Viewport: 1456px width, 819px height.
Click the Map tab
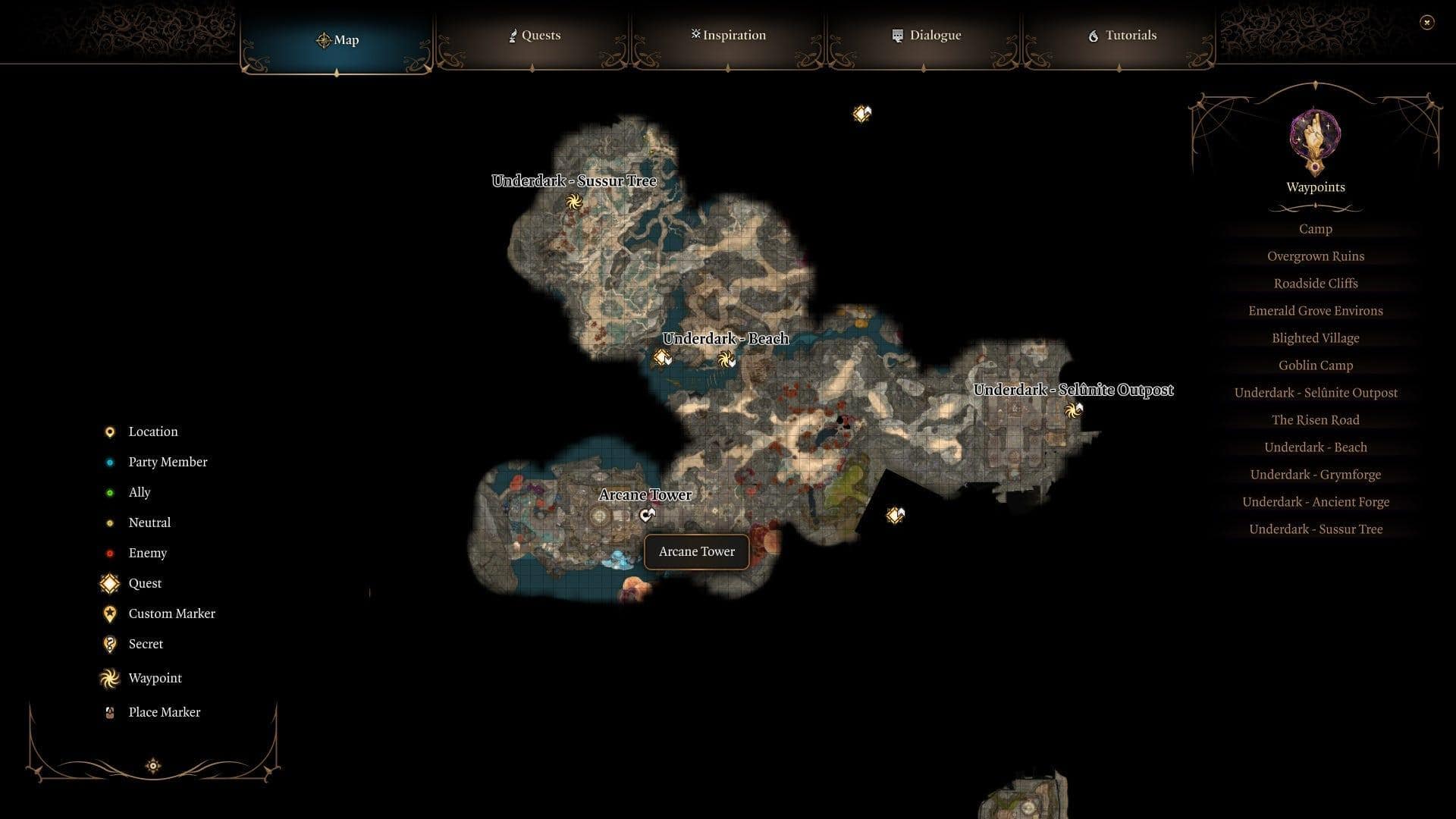pos(337,39)
